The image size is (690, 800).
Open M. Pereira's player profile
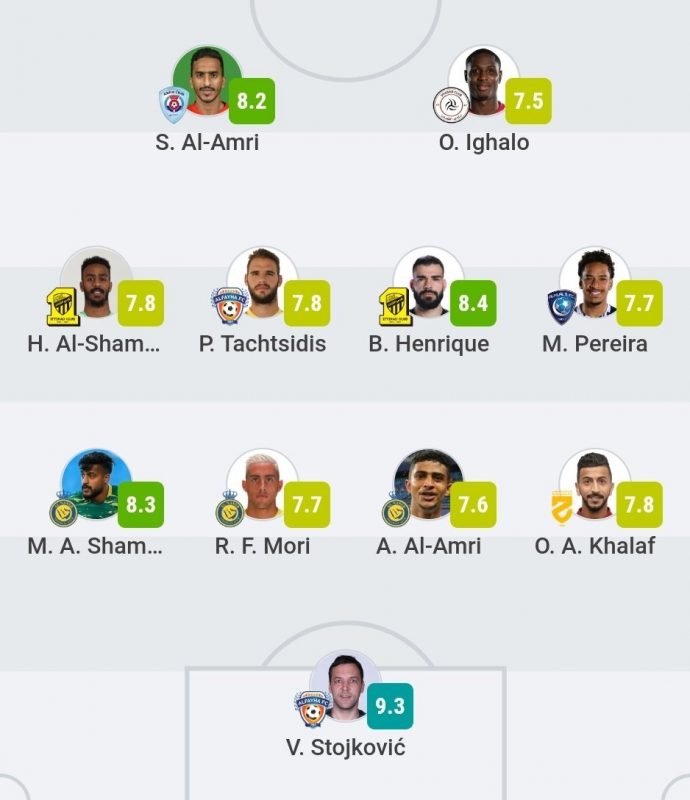594,284
